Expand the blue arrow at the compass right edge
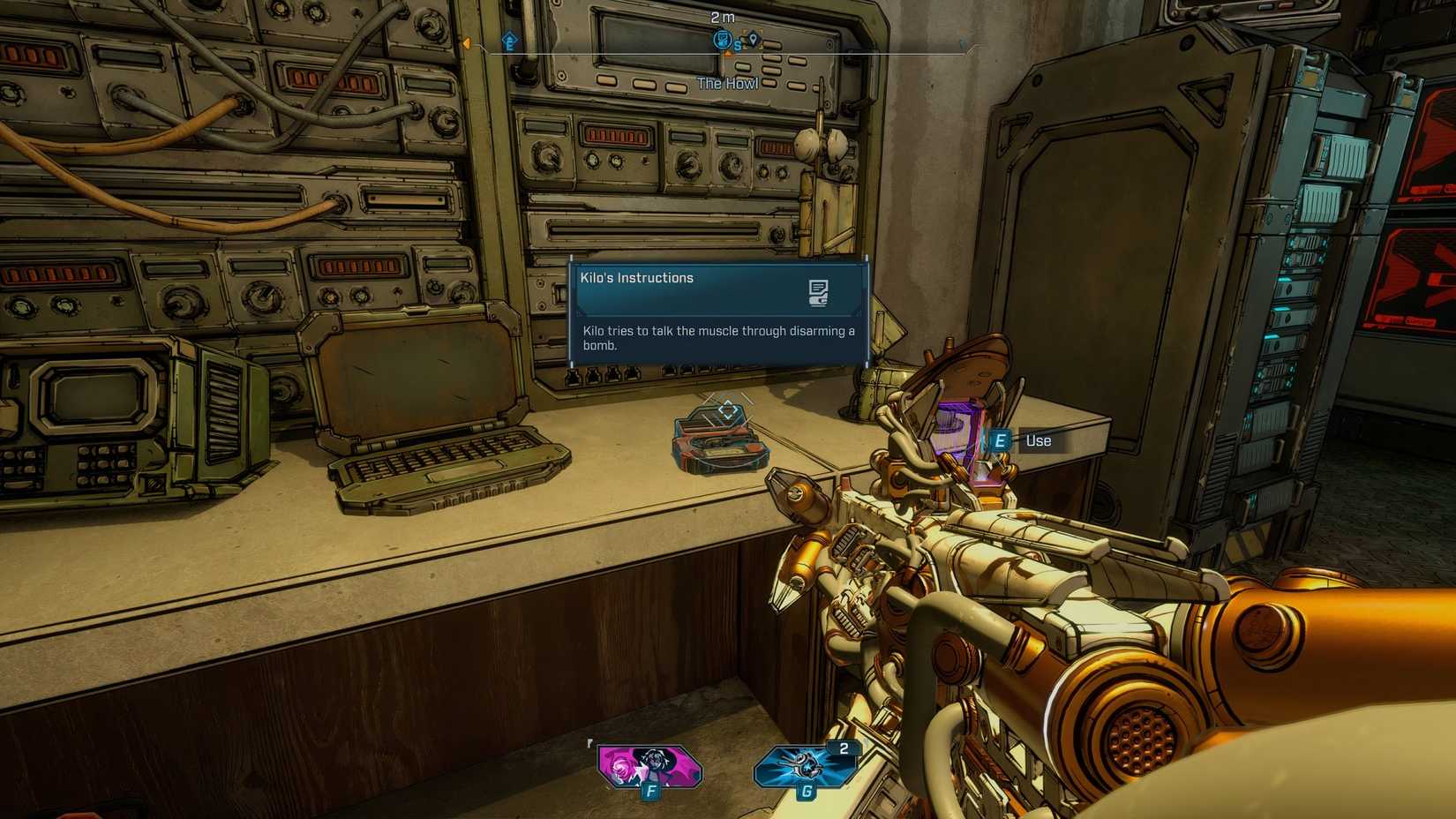 (962, 44)
